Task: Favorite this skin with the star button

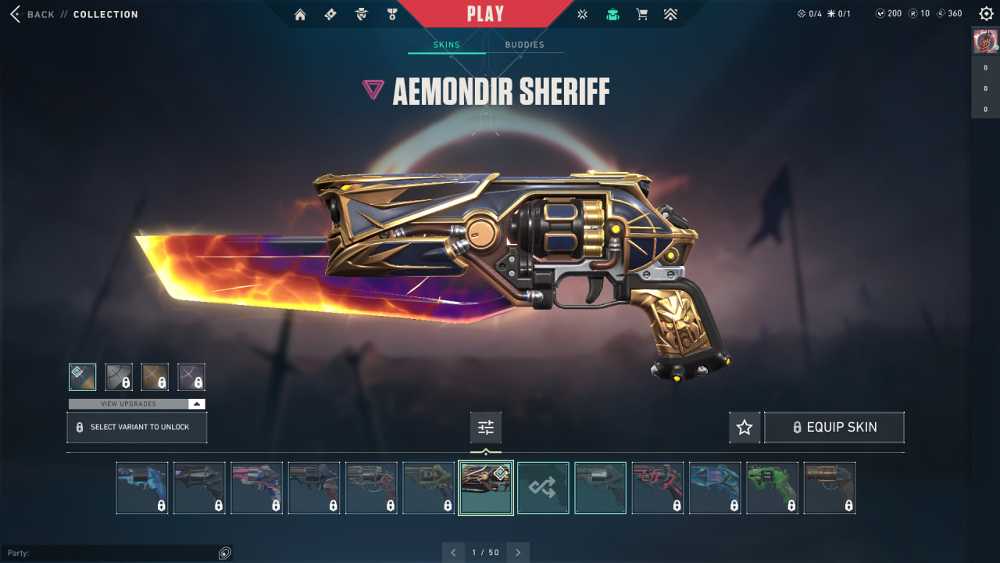Action: (x=744, y=427)
